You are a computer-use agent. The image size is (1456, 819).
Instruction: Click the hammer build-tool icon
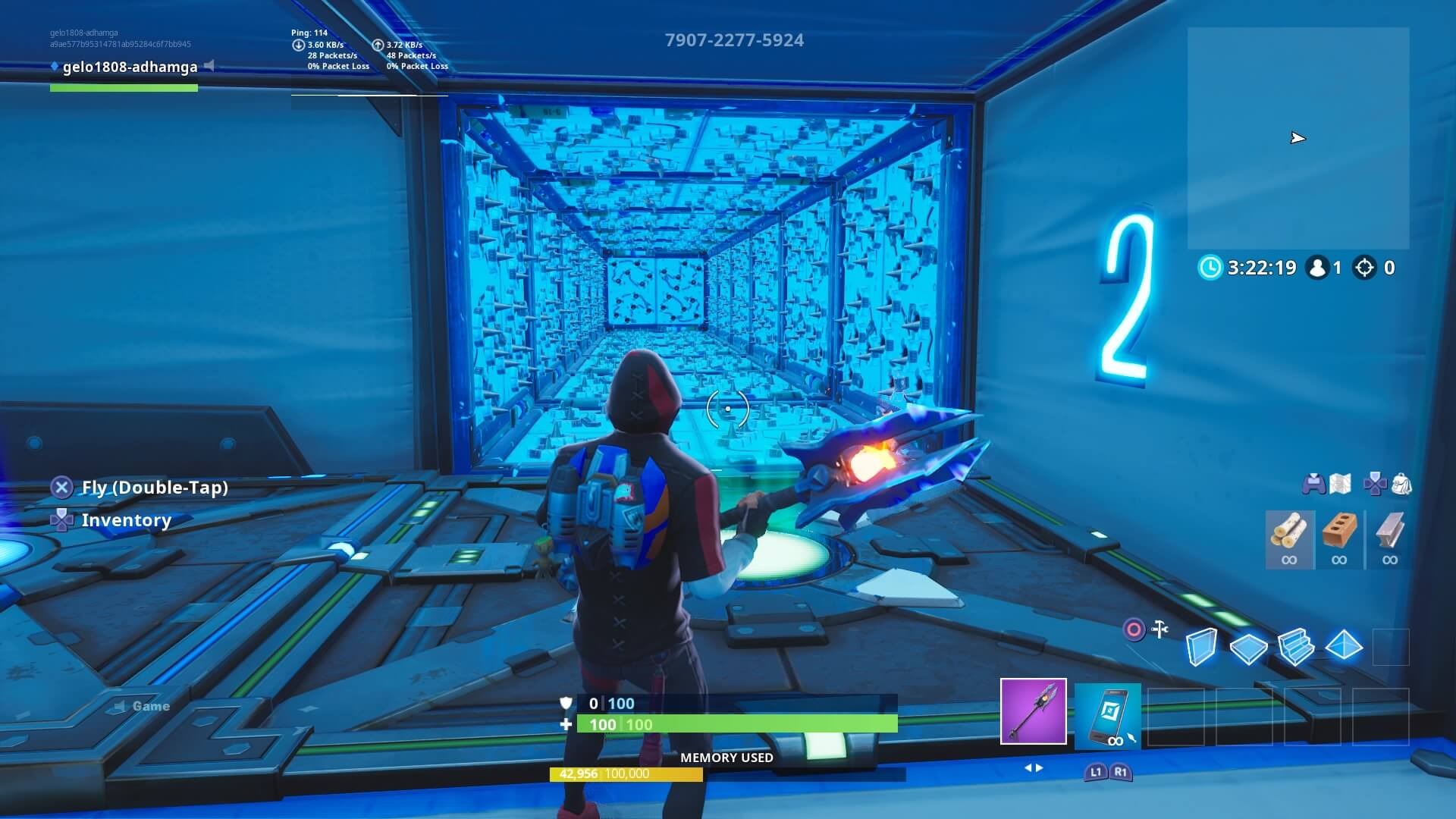click(1159, 628)
